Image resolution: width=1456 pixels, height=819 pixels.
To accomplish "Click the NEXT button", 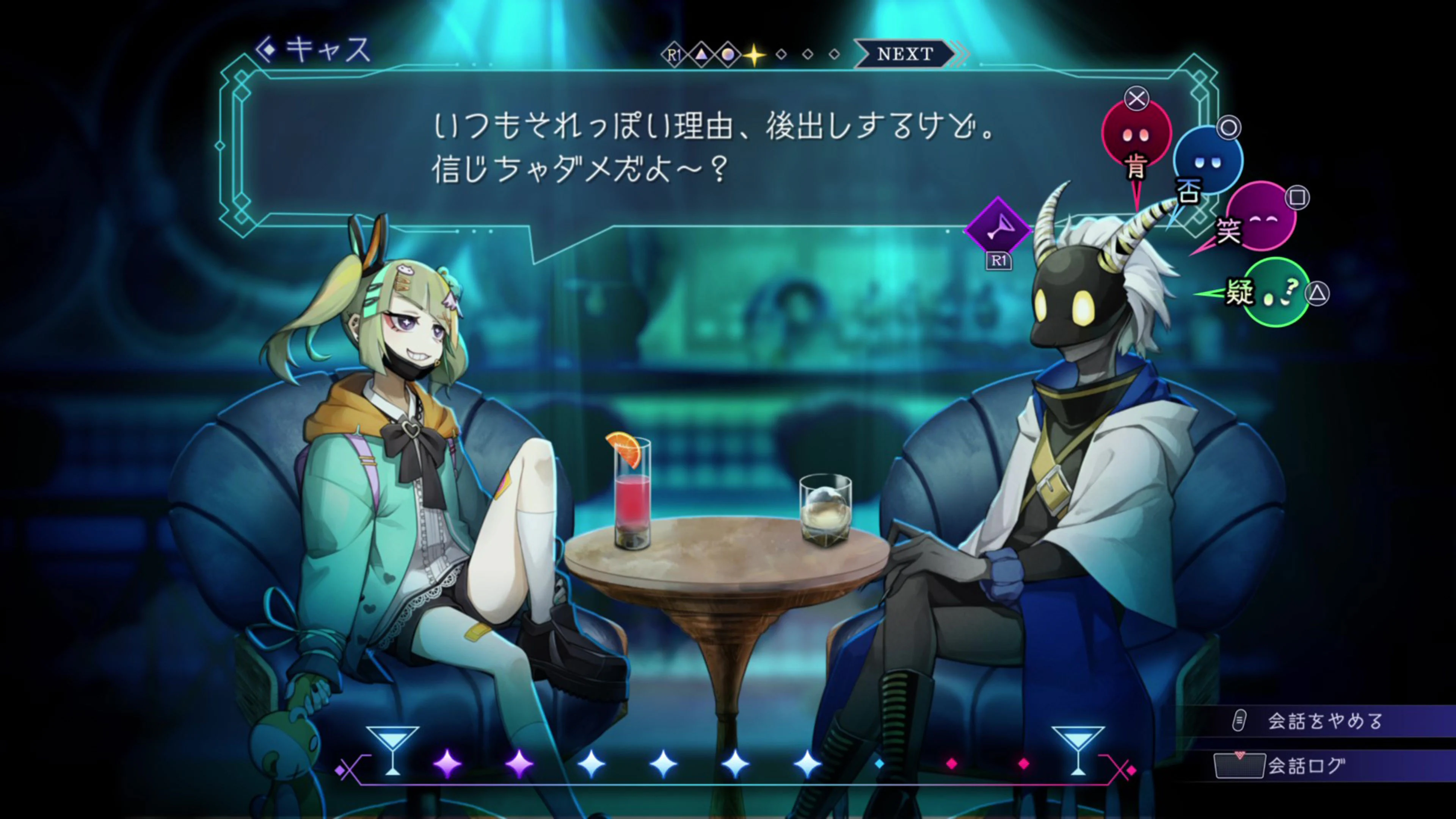I will coord(904,54).
